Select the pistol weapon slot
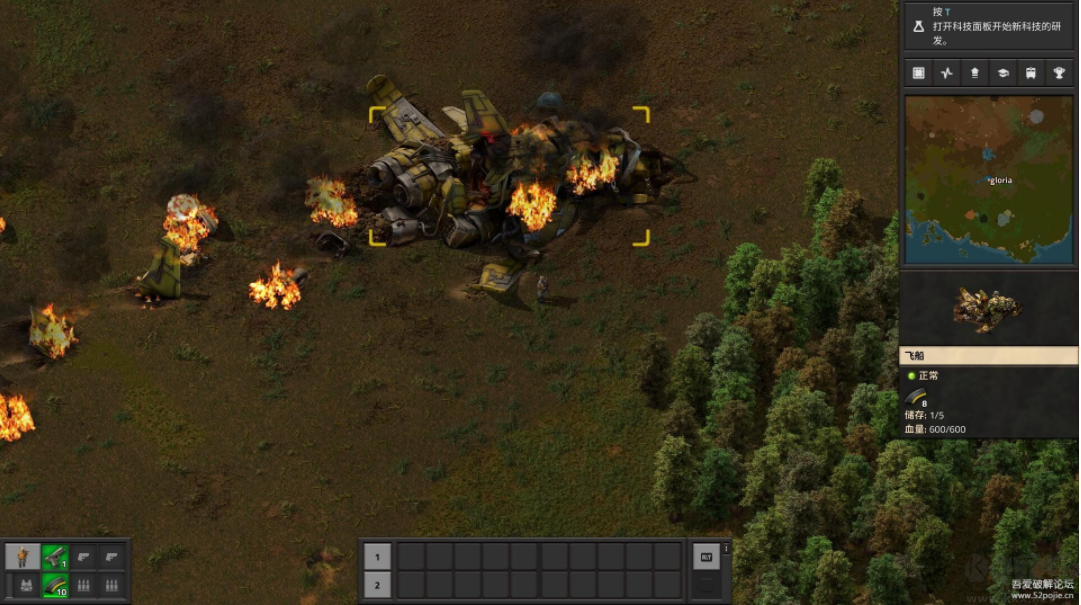Screen dimensions: 1081x605 coord(55,557)
